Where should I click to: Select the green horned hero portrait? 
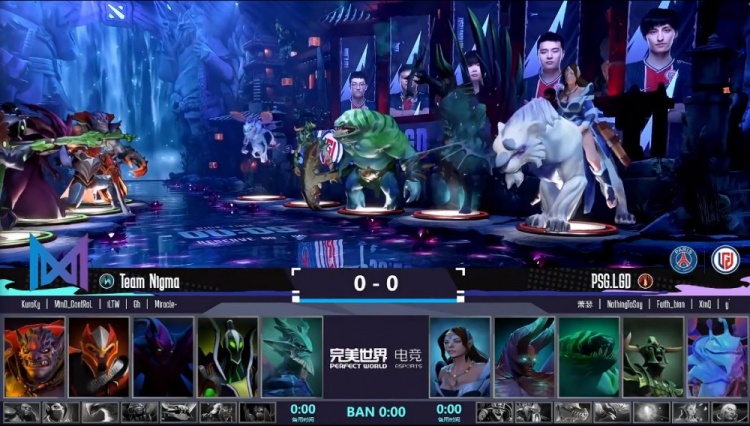point(653,357)
